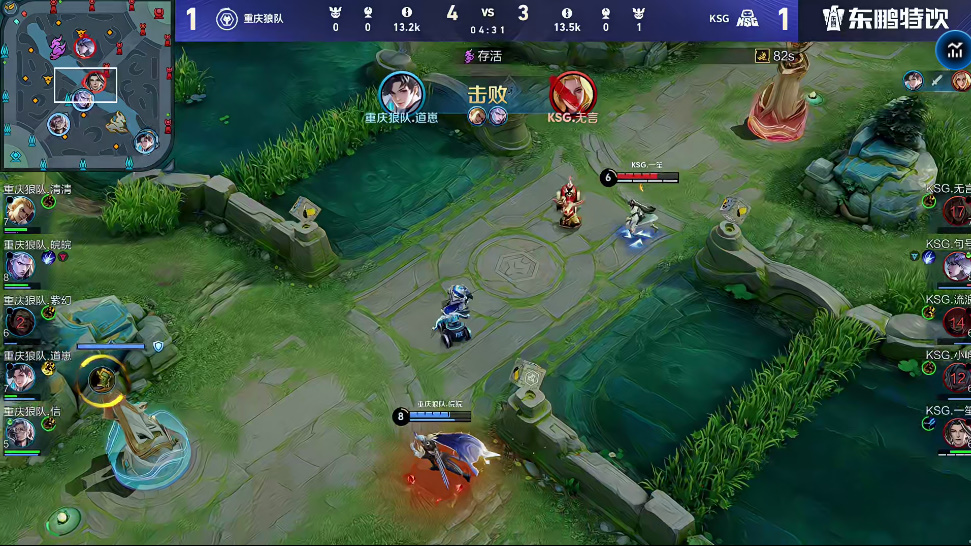Click the 道崽 killer portrait in kill notice

pyautogui.click(x=402, y=93)
